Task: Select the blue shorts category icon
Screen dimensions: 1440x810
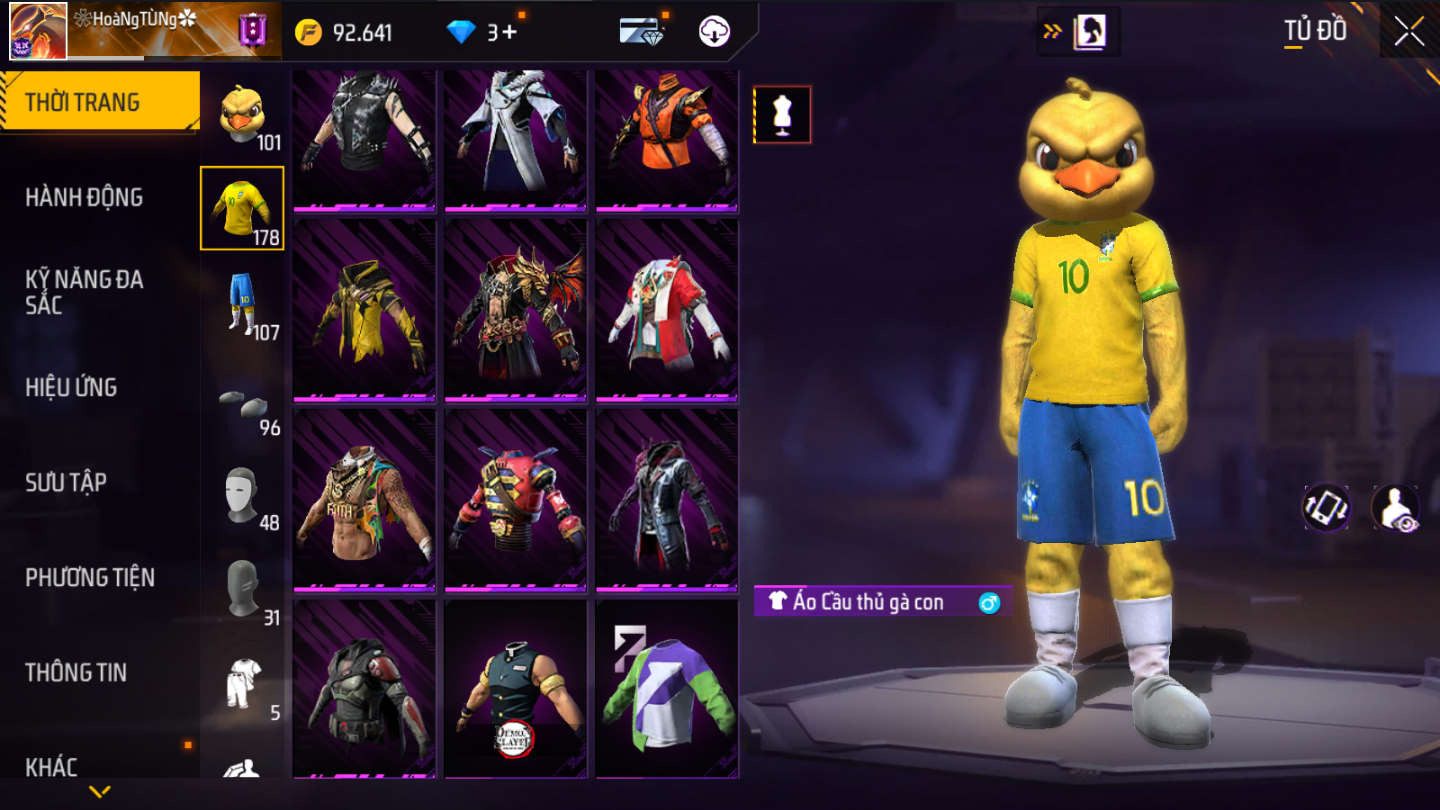Action: (242, 303)
